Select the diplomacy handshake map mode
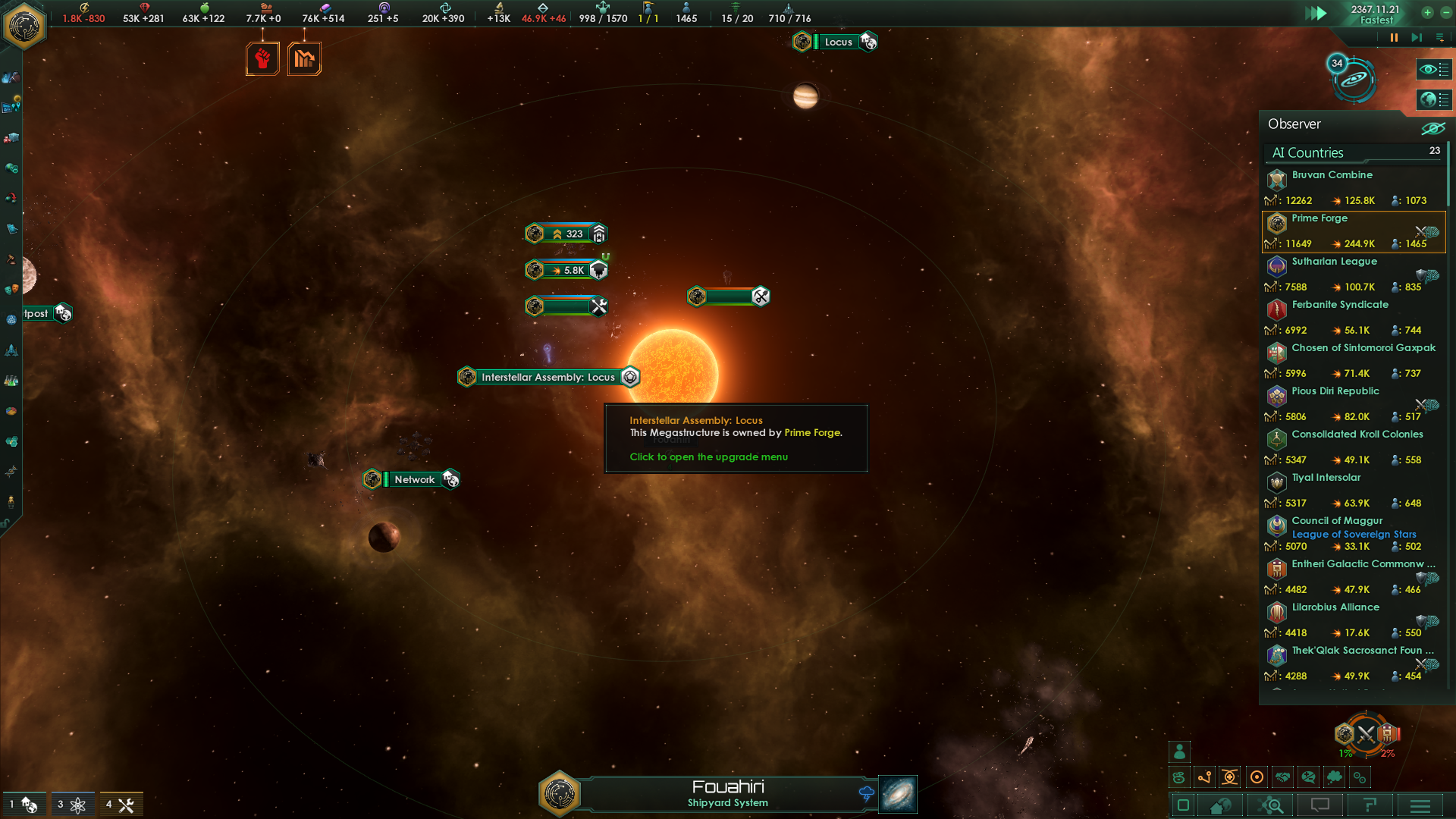The width and height of the screenshot is (1456, 819). click(1283, 777)
